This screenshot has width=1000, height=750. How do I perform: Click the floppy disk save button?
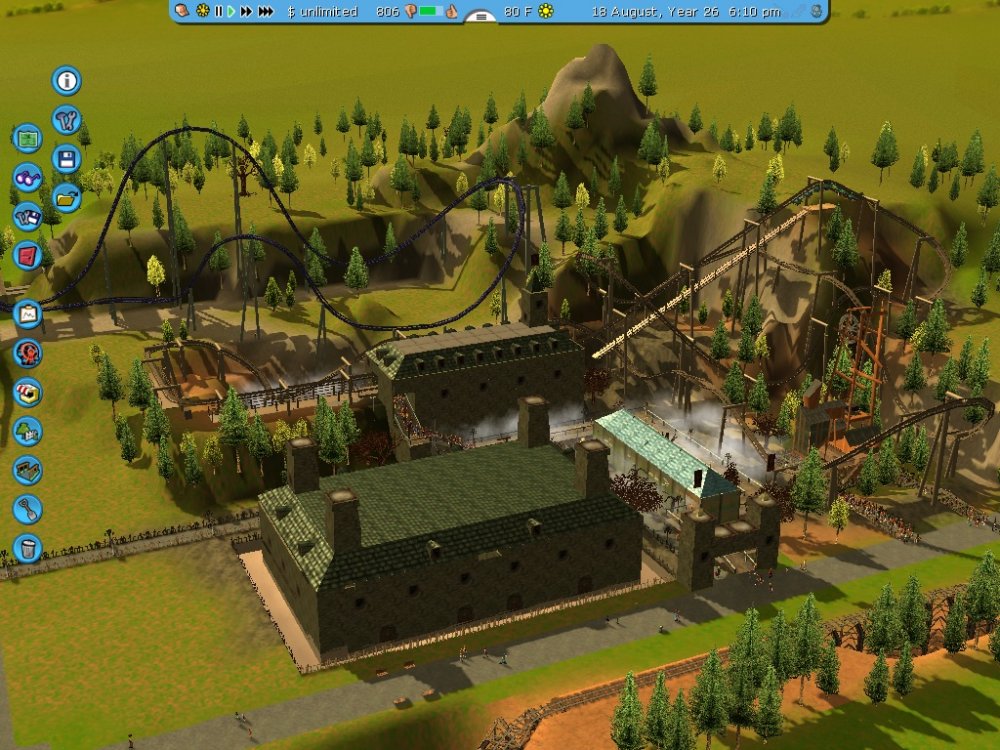click(x=67, y=158)
